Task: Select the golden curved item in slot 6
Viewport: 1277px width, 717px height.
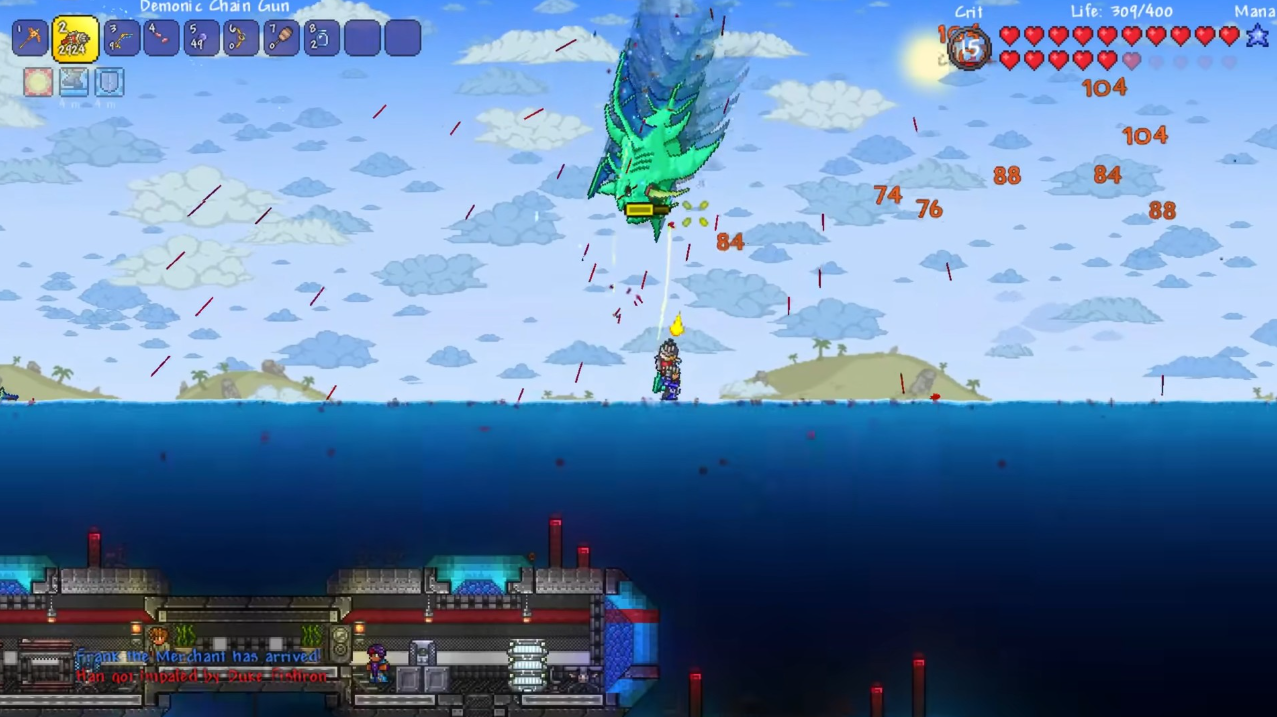Action: coord(241,39)
